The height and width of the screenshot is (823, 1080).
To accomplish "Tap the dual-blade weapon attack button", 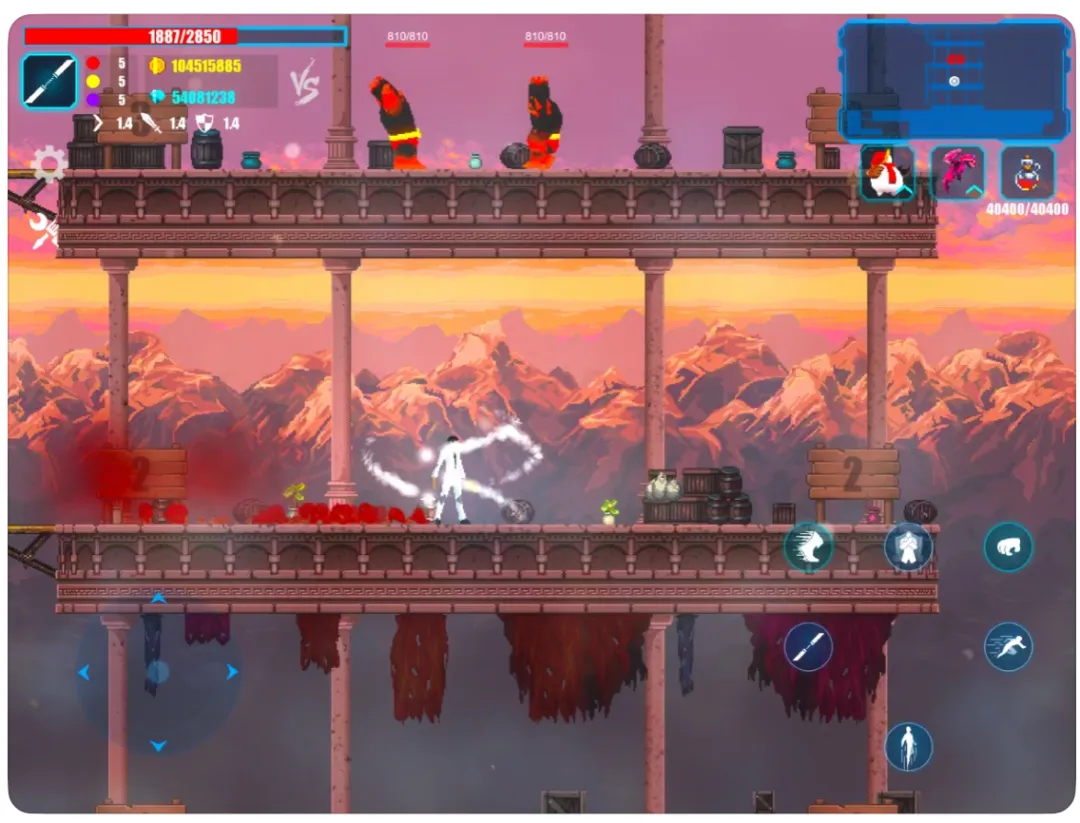I will (x=808, y=646).
